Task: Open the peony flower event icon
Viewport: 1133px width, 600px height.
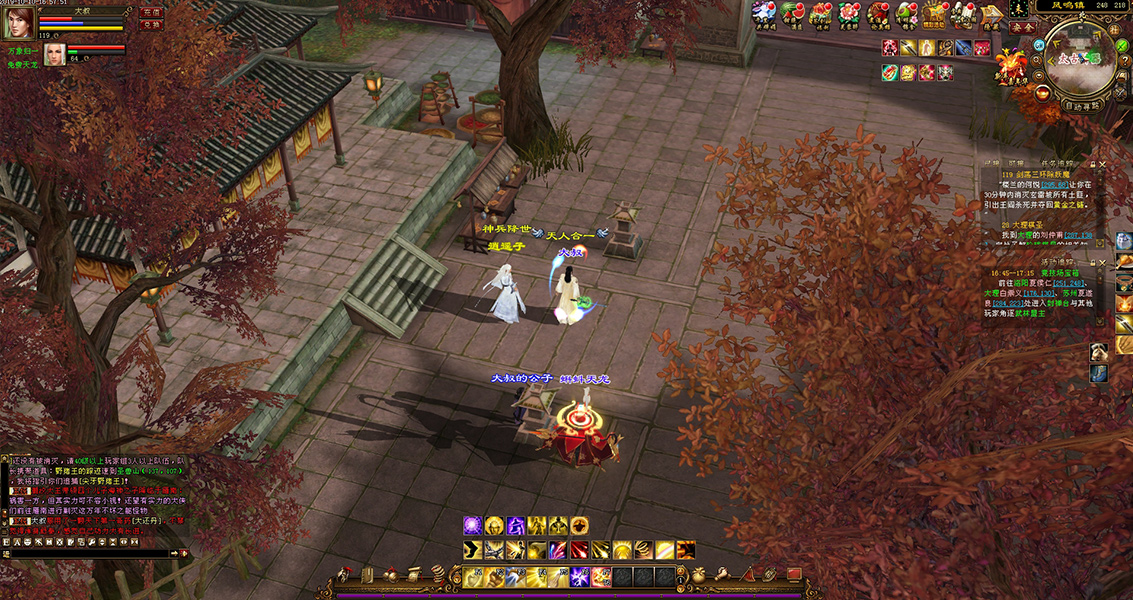Action: 849,13
